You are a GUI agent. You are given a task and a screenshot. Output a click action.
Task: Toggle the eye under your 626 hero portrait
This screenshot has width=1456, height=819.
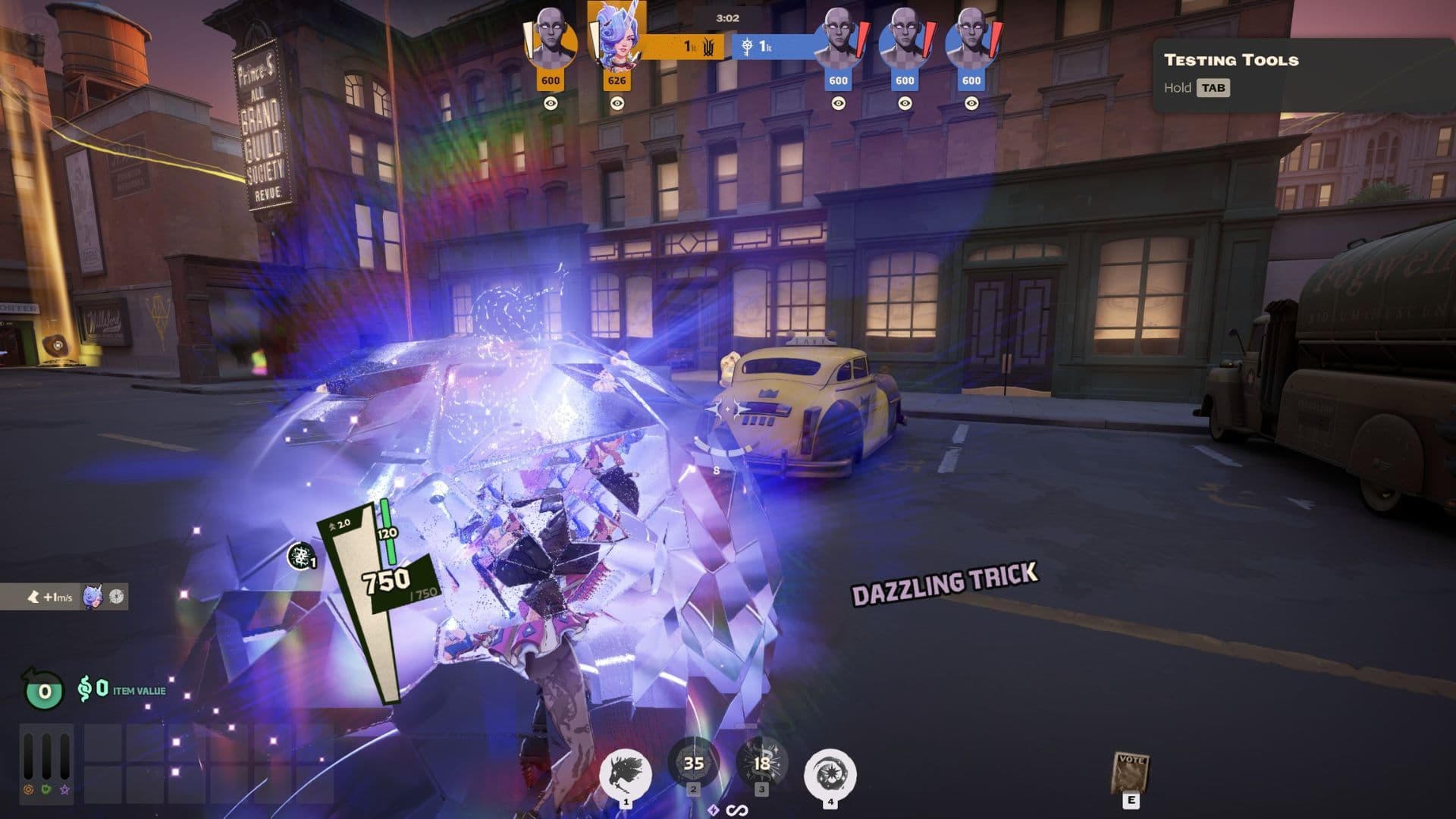(617, 103)
